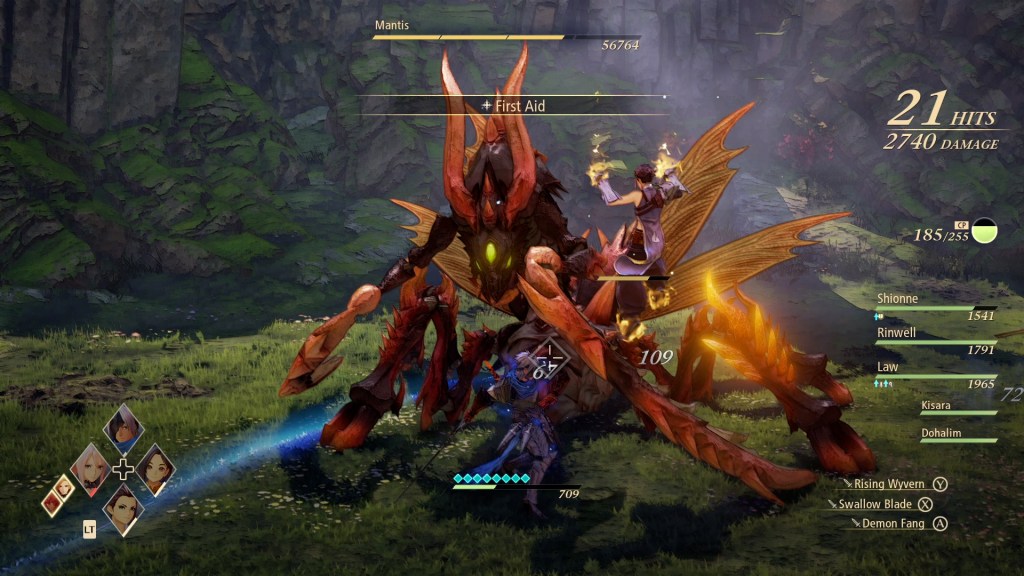The width and height of the screenshot is (1024, 576).
Task: Use the Demon Fang arte
Action: point(893,523)
